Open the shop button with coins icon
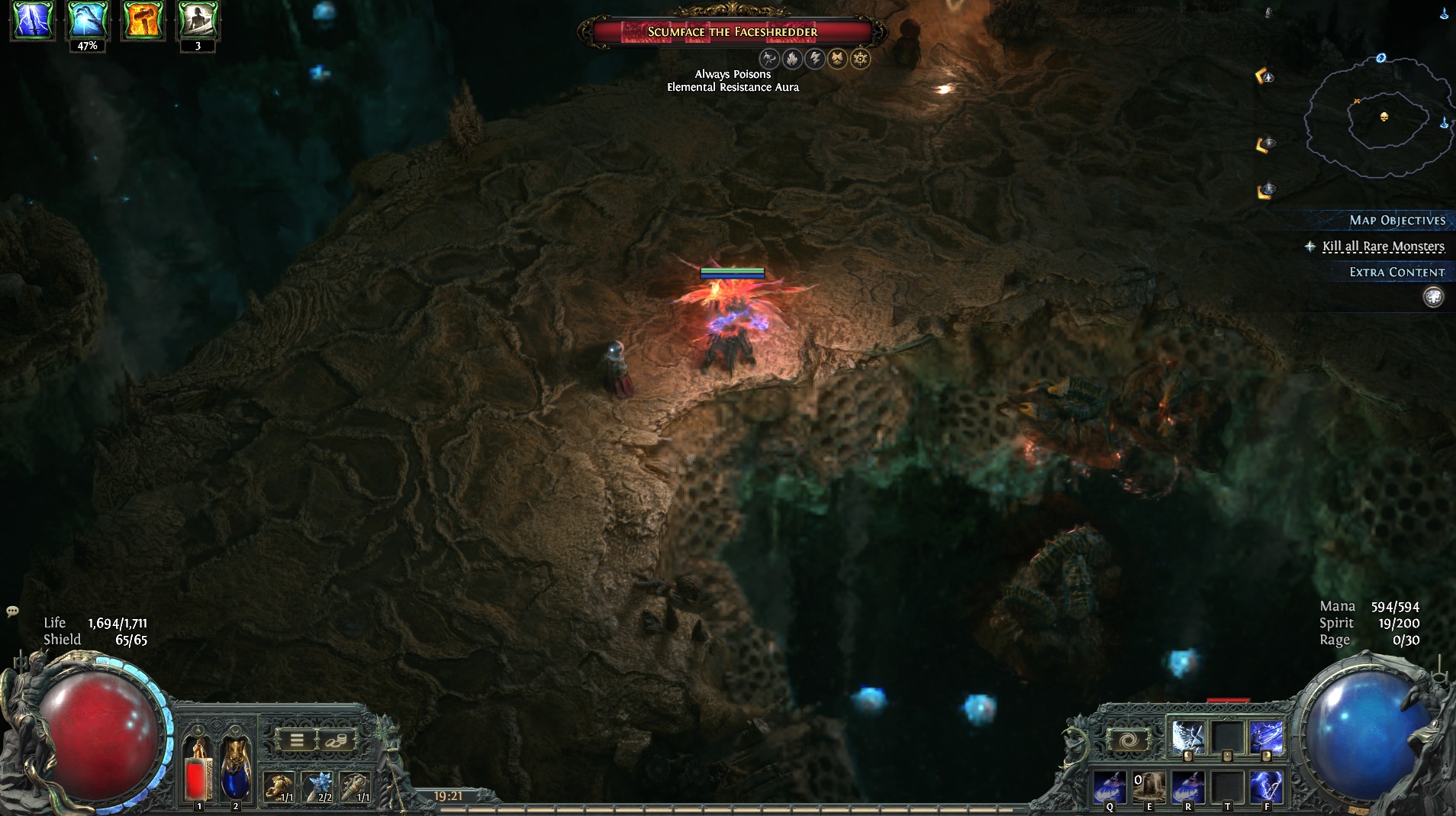This screenshot has width=1456, height=816. click(x=337, y=740)
